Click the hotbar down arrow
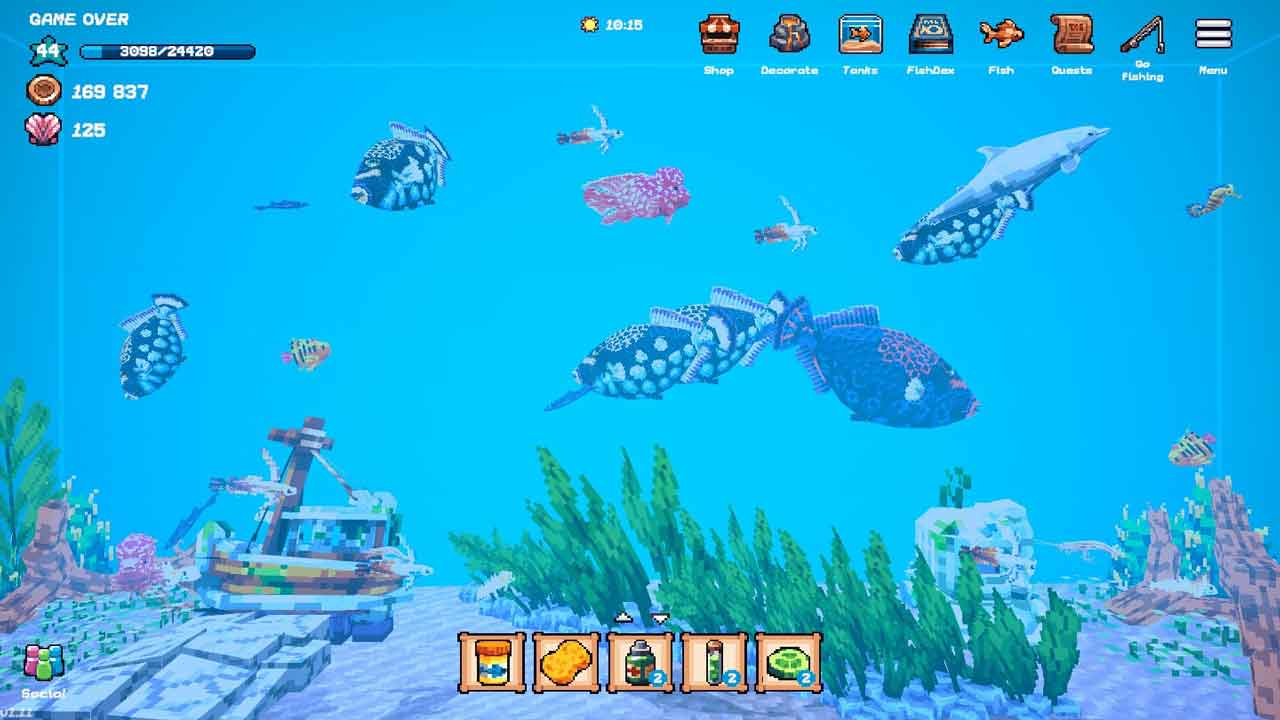 click(x=660, y=618)
